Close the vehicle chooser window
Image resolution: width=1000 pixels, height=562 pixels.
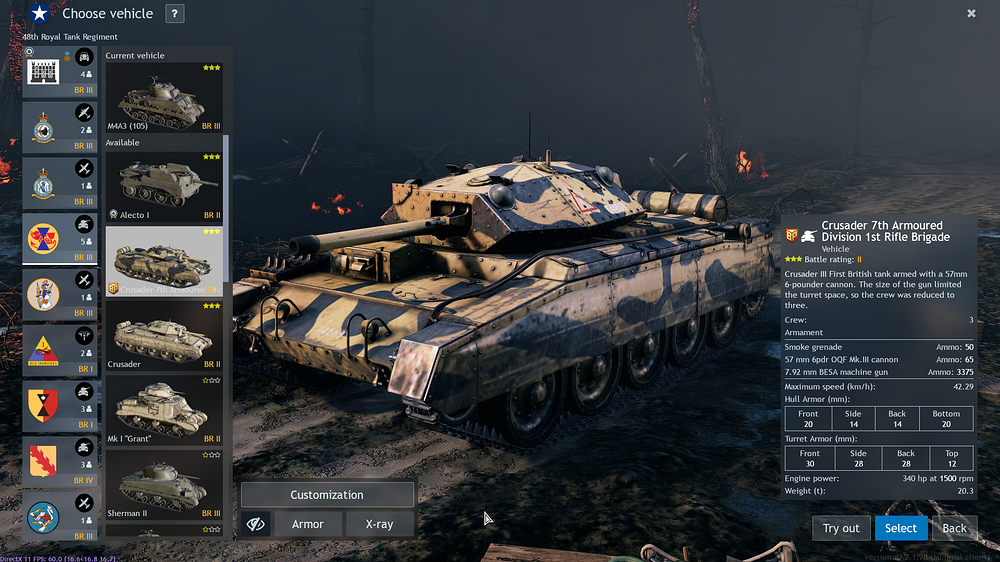click(x=971, y=13)
